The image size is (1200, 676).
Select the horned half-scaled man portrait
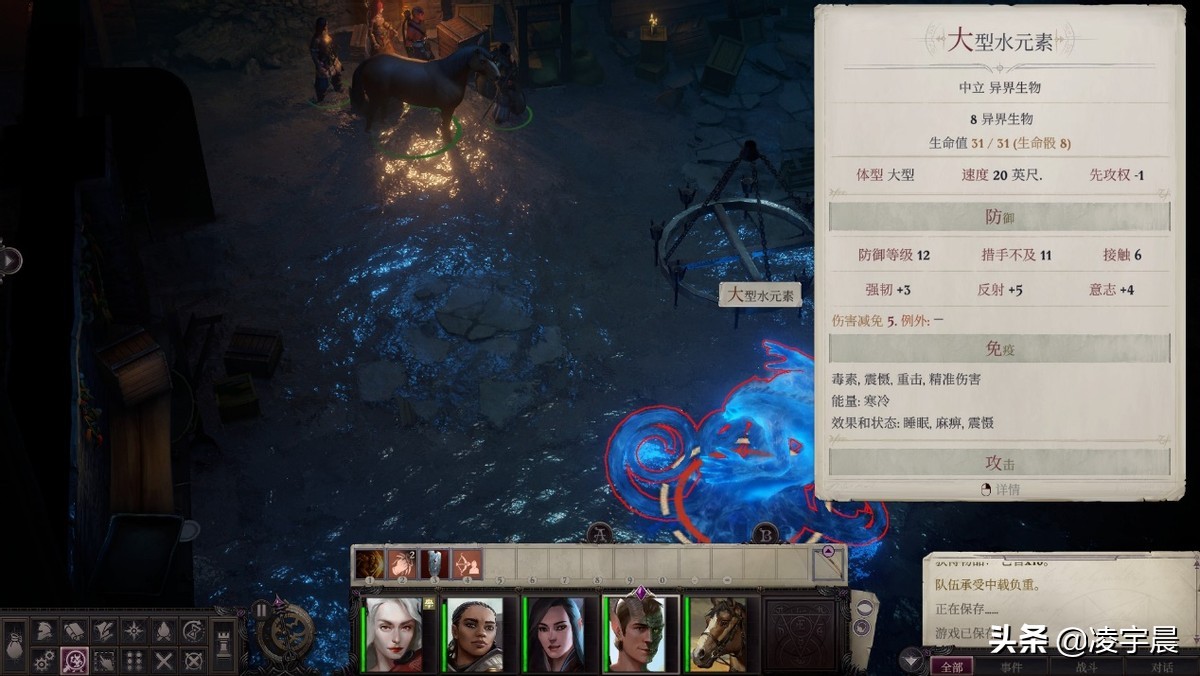coord(641,634)
